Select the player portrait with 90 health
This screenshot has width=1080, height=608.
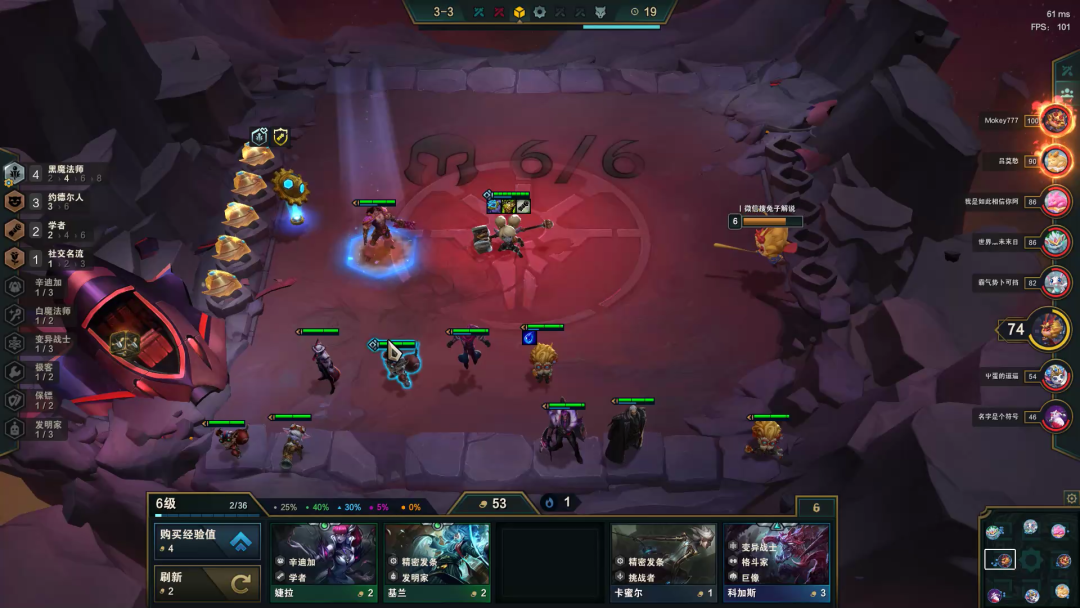coord(1054,160)
